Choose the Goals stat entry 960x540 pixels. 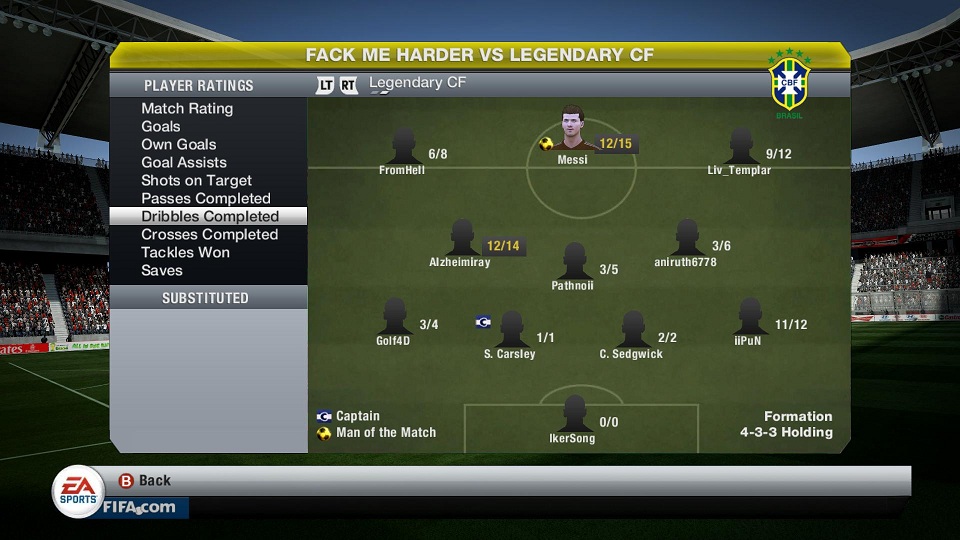161,126
